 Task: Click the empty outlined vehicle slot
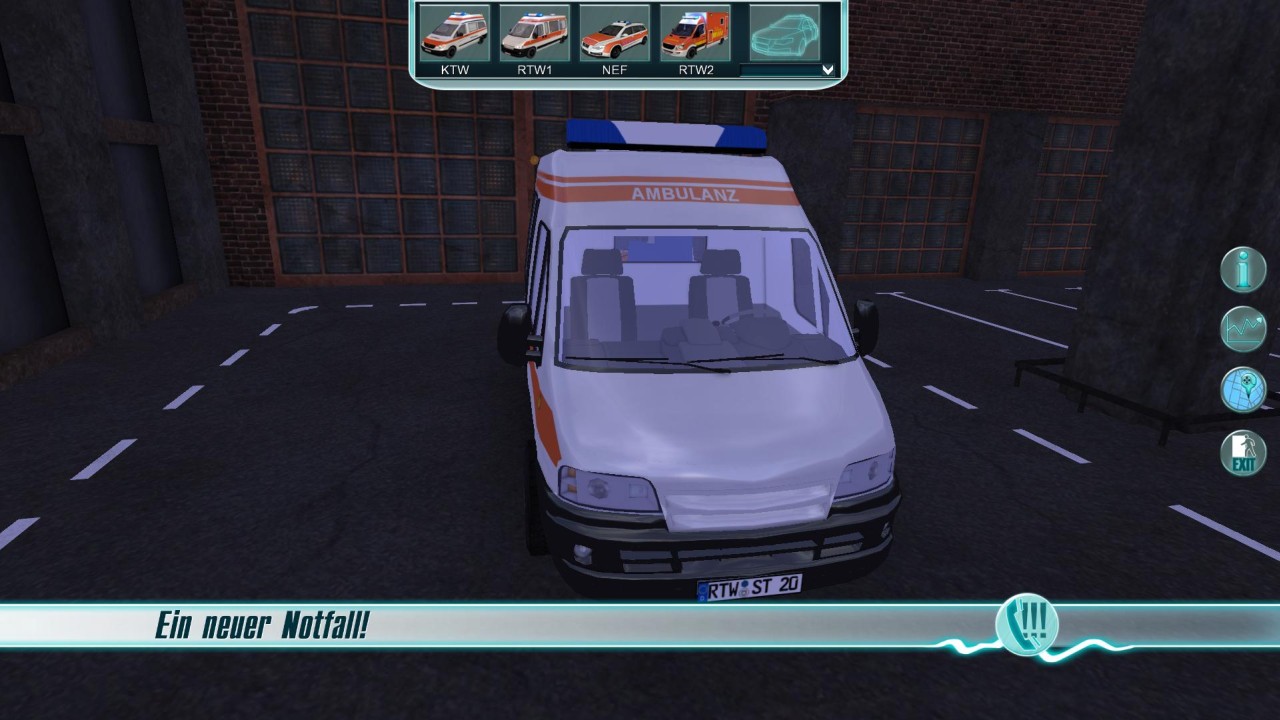(784, 35)
